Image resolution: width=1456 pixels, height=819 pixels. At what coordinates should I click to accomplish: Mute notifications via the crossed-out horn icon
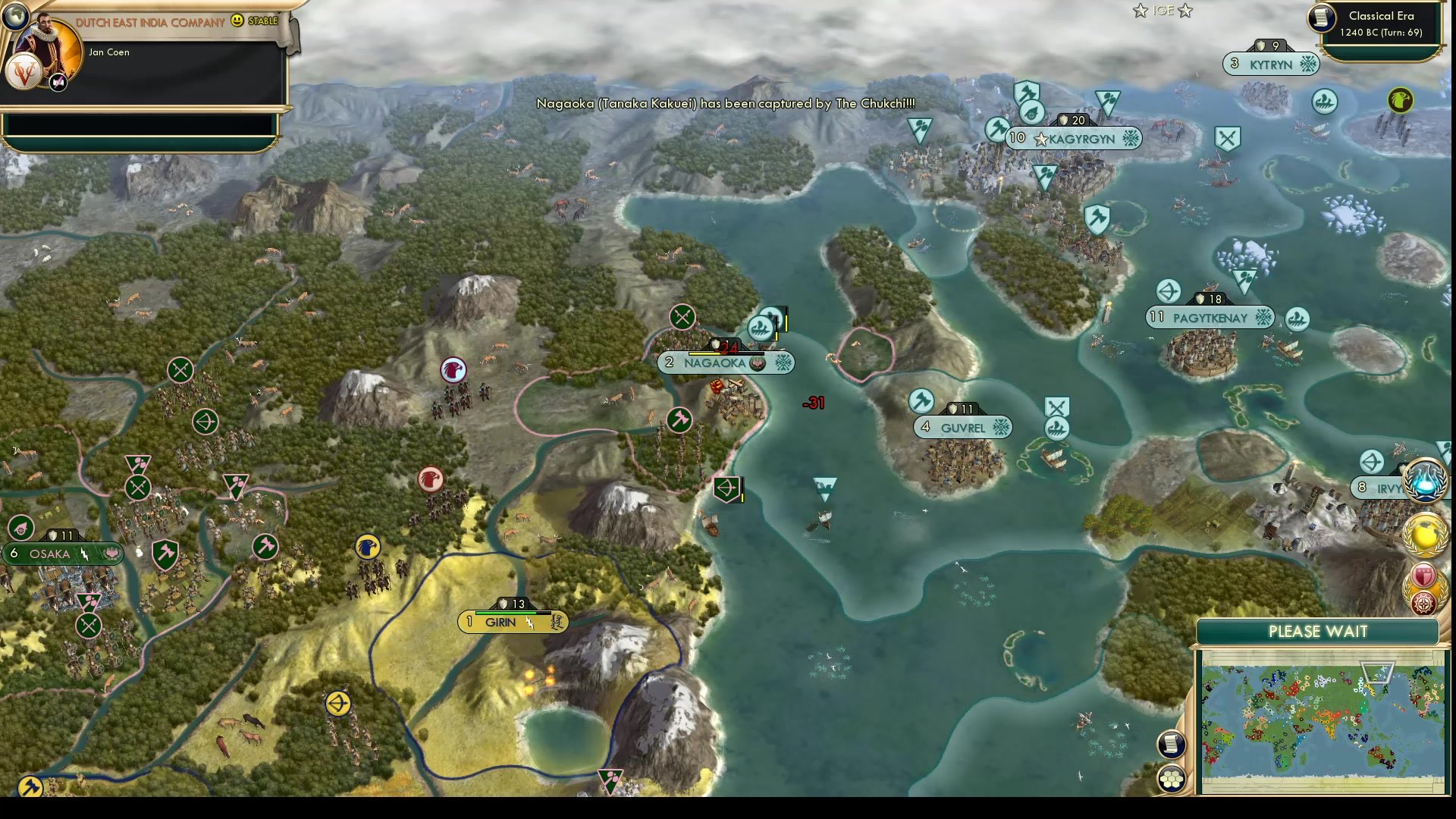tap(58, 82)
